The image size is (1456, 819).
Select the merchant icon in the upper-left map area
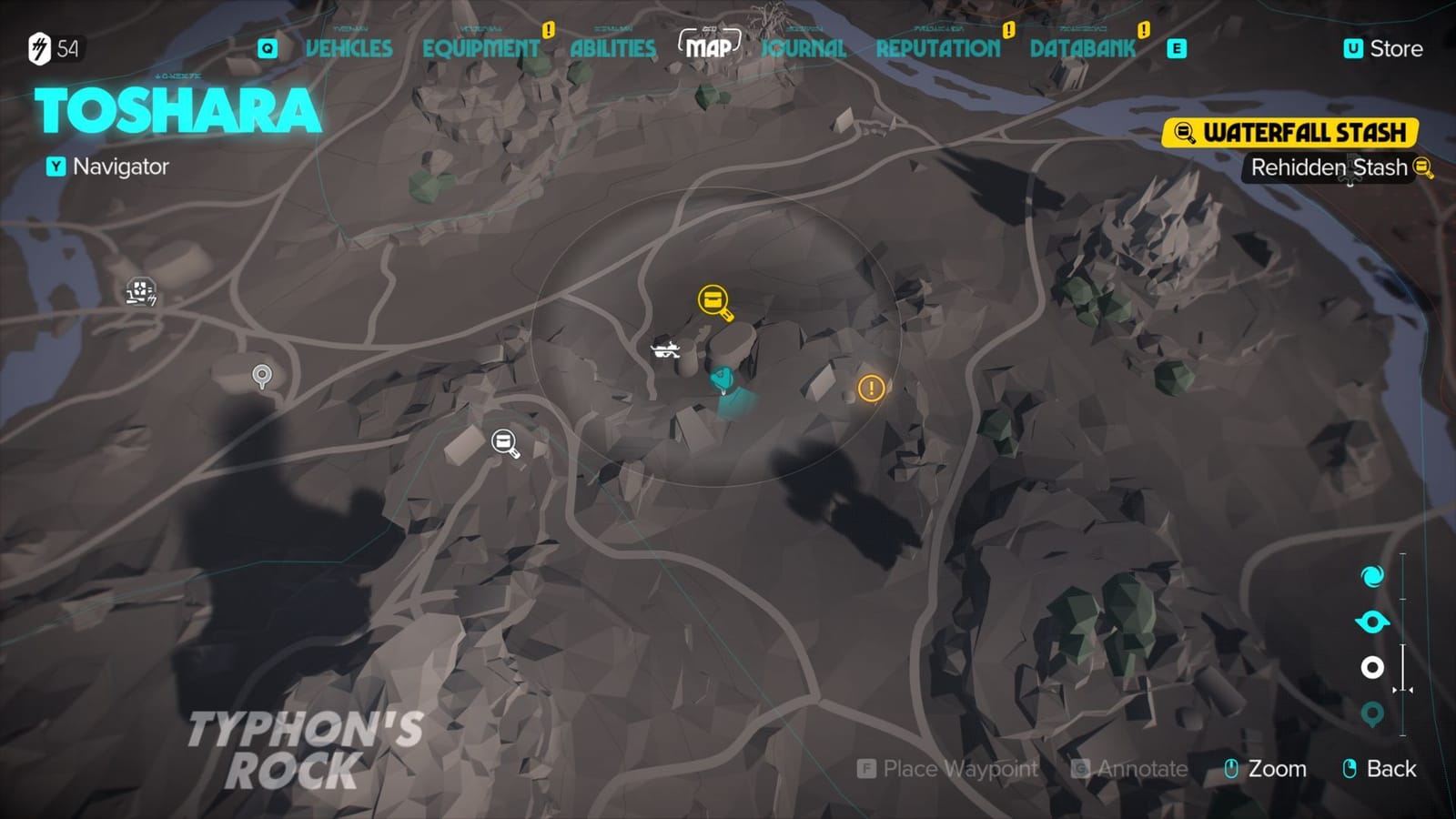click(138, 292)
